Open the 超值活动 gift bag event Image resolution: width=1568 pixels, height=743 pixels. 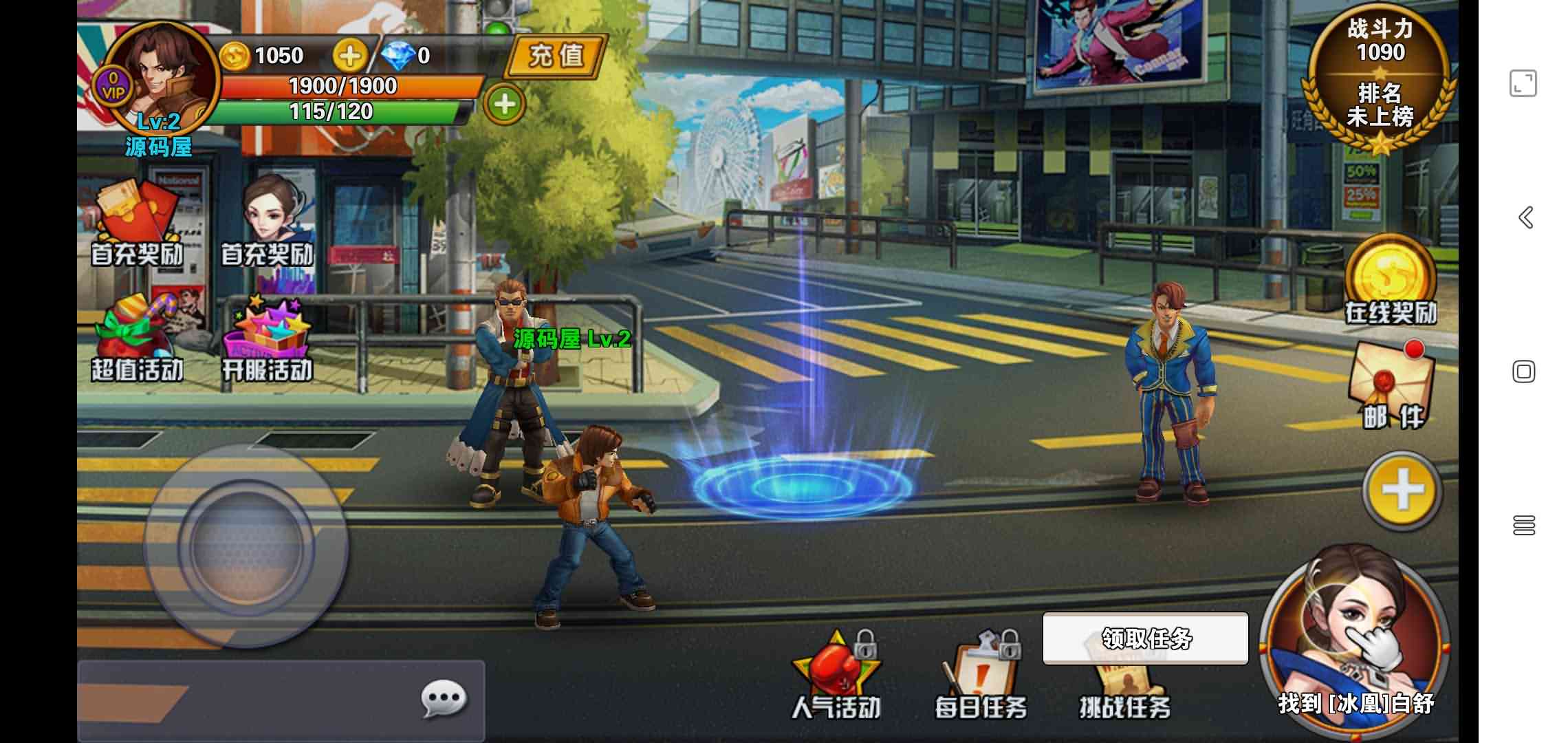pyautogui.click(x=138, y=338)
